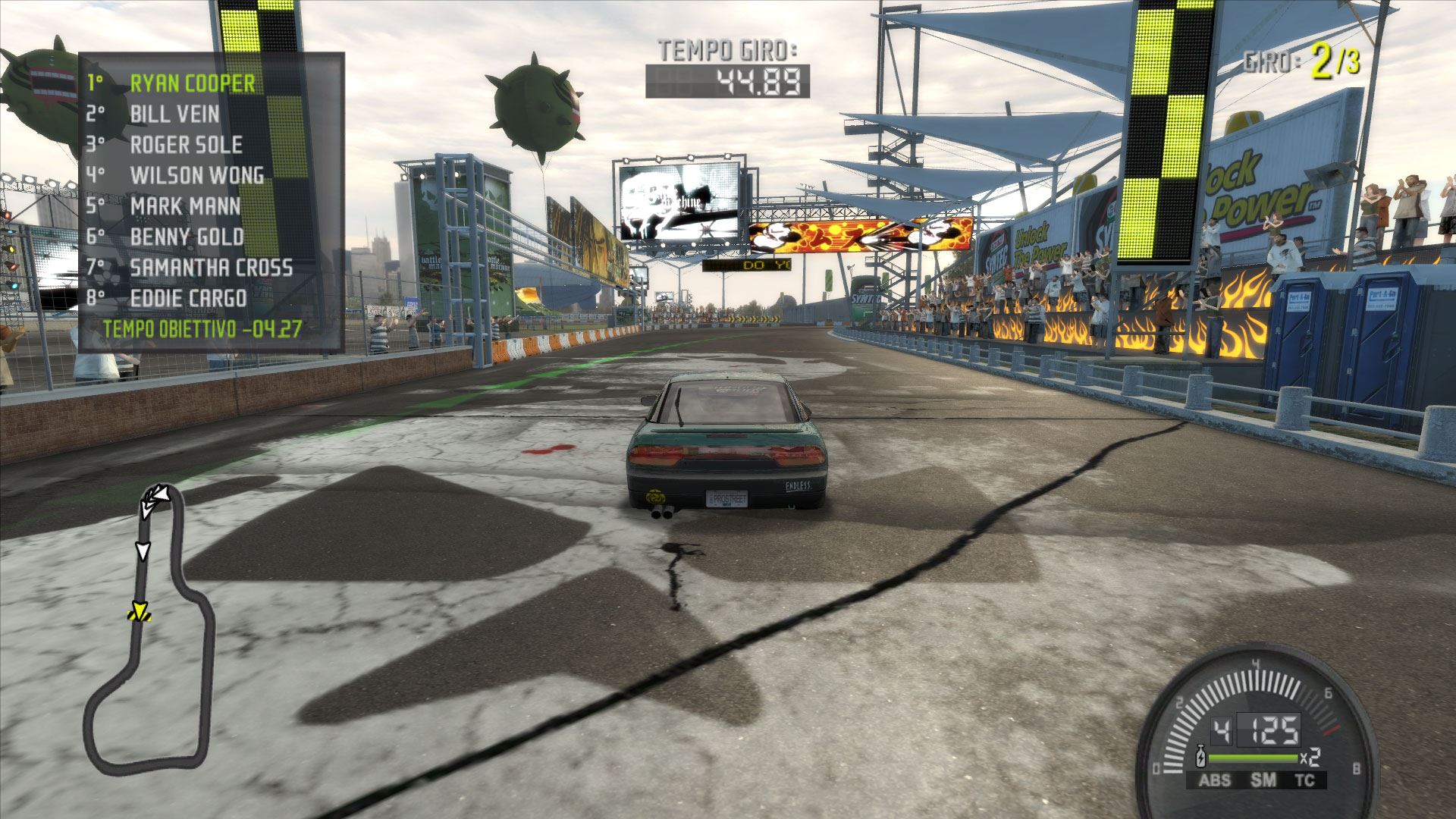Toggle the SM stability indicator
1456x819 pixels.
tap(1263, 780)
